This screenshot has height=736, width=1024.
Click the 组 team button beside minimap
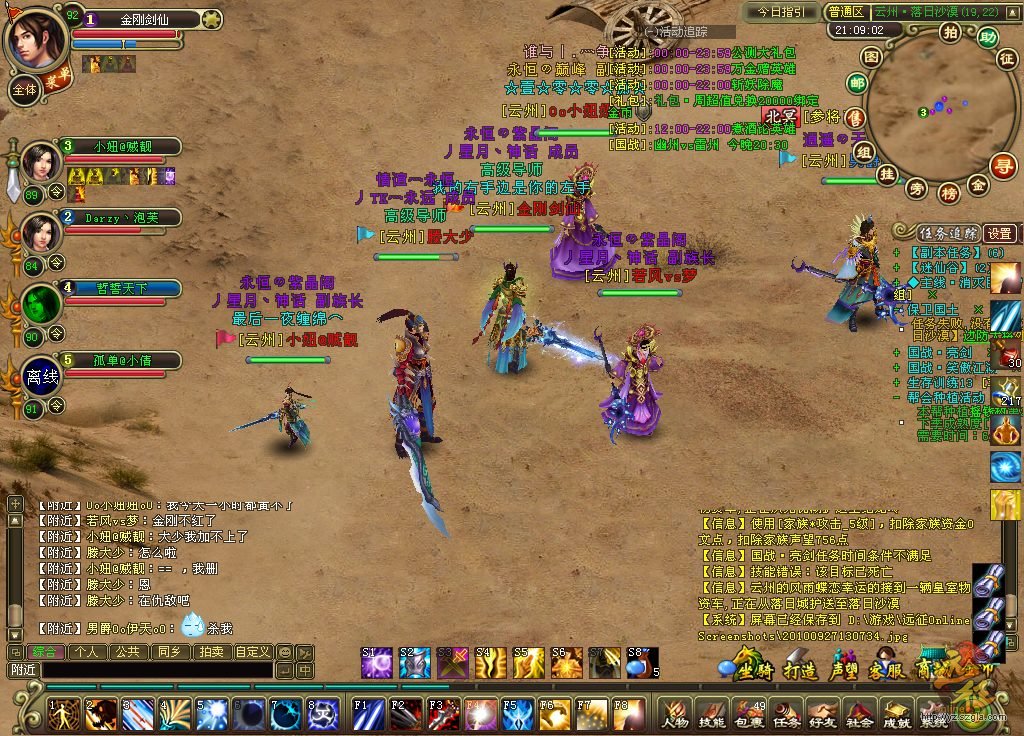[863, 151]
